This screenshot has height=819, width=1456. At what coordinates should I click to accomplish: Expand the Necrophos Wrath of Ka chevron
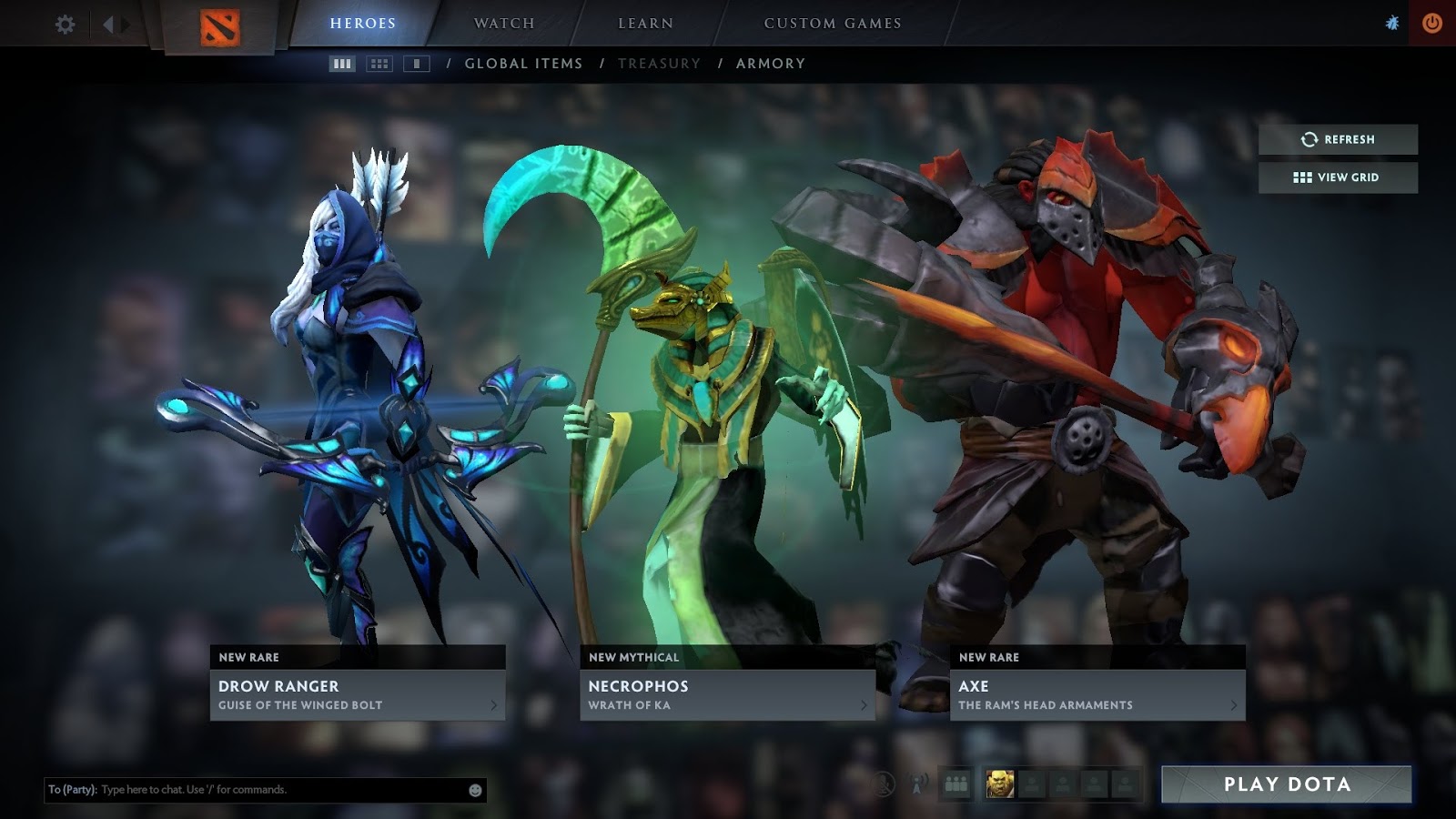coord(864,703)
